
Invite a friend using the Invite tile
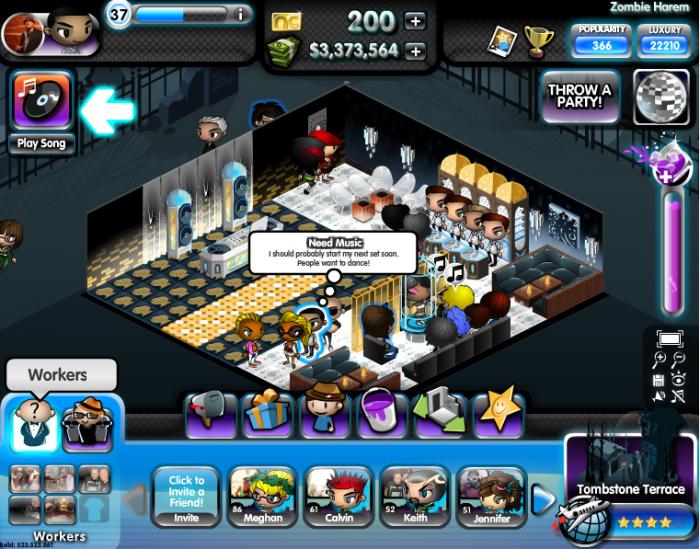click(186, 496)
